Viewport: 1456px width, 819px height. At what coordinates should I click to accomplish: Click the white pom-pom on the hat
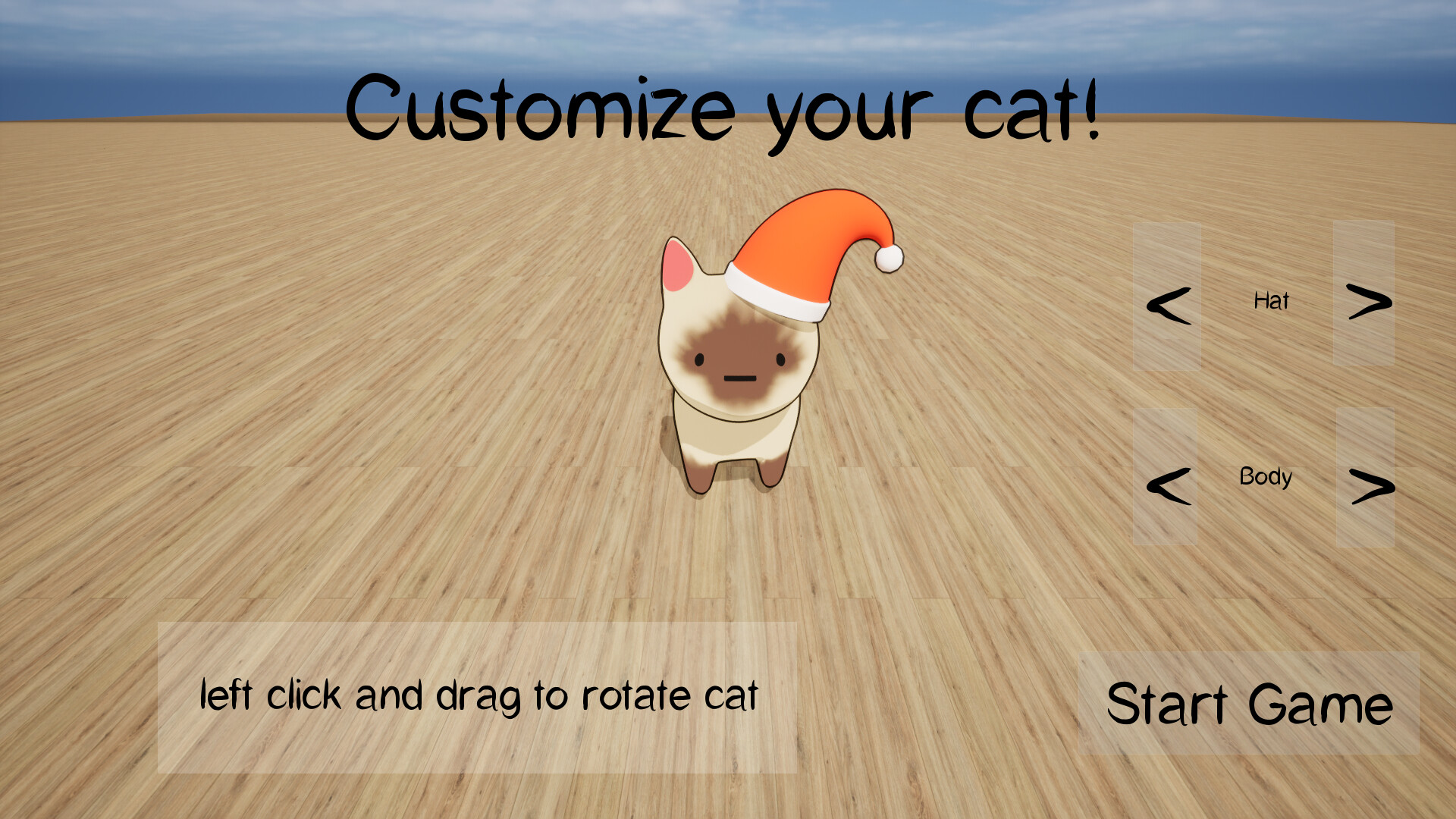(x=890, y=259)
